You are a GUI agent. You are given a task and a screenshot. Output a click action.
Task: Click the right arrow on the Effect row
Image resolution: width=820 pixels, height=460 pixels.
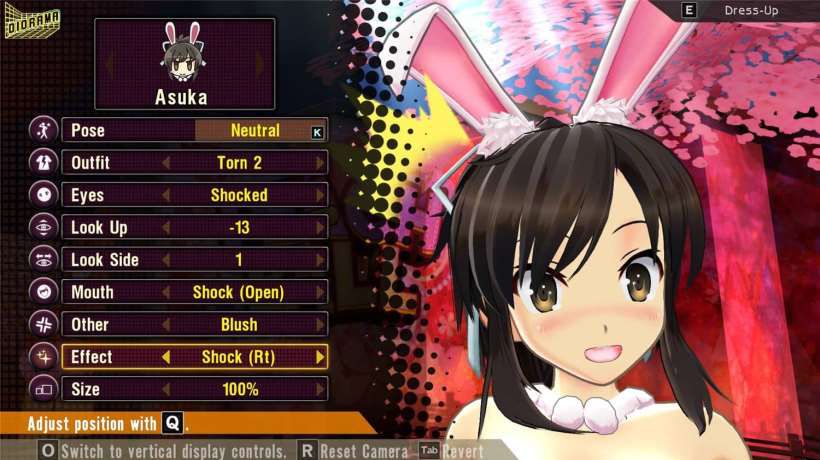click(320, 357)
